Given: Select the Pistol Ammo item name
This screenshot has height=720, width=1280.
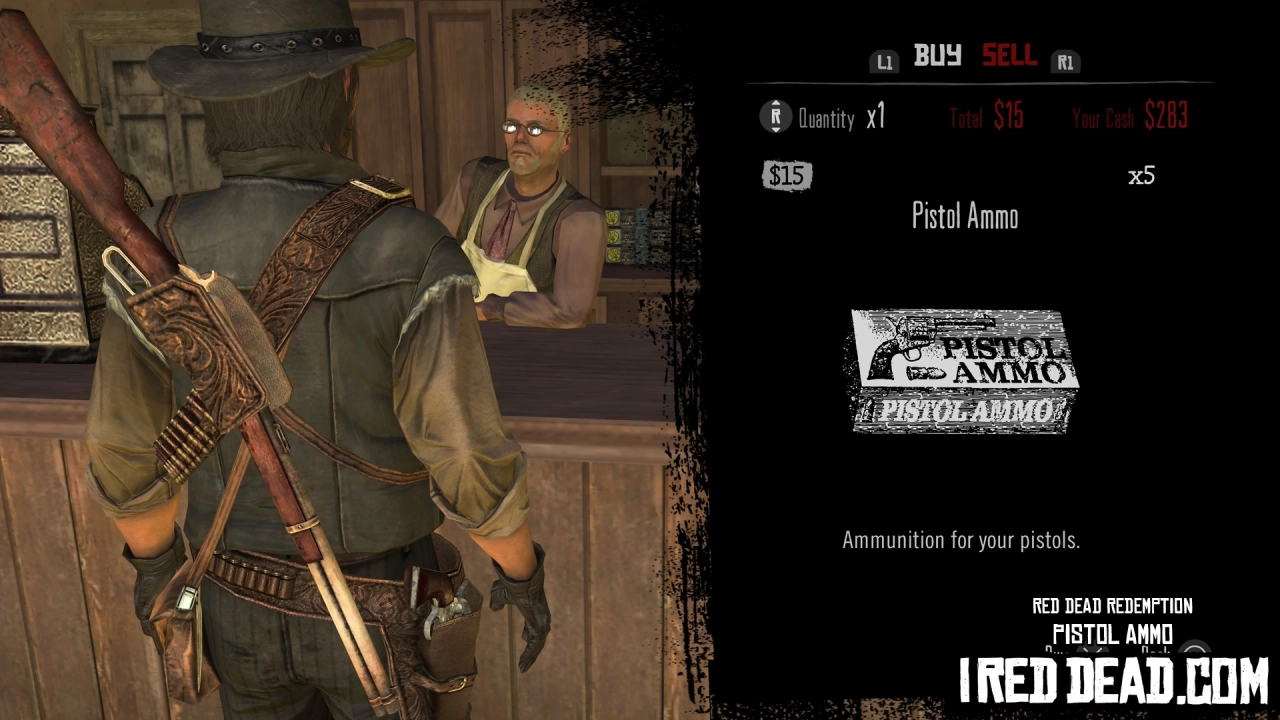Looking at the screenshot, I should point(963,216).
